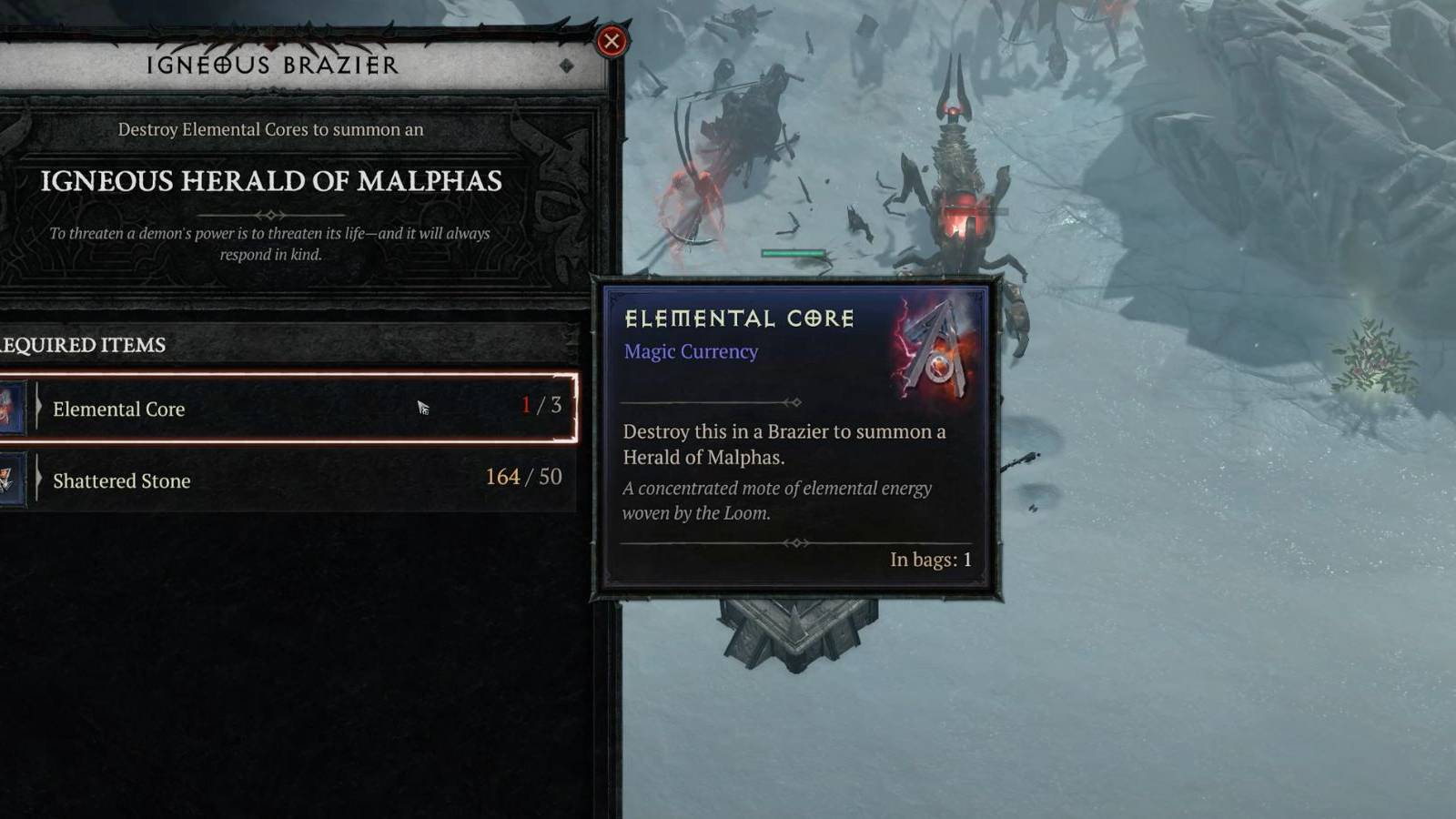
Task: Click the REQUIRED ITEMS section header
Action: 82,346
